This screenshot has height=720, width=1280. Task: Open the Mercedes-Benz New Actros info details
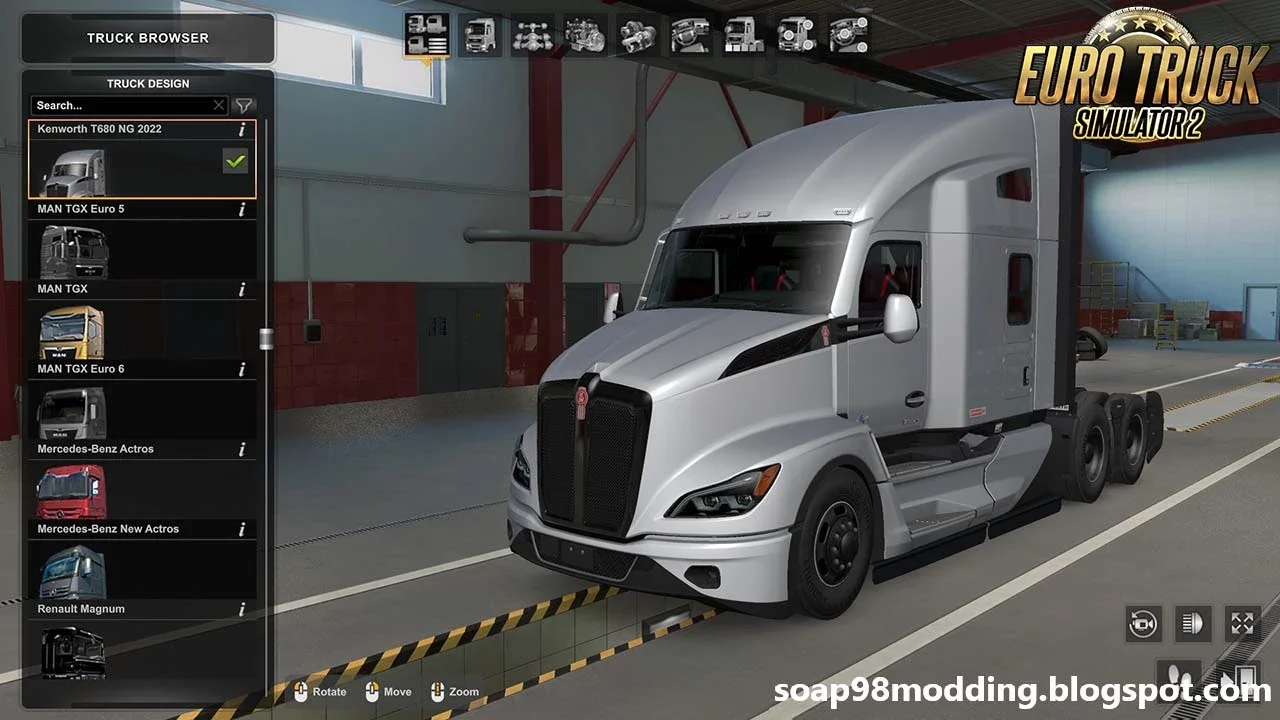pos(240,529)
